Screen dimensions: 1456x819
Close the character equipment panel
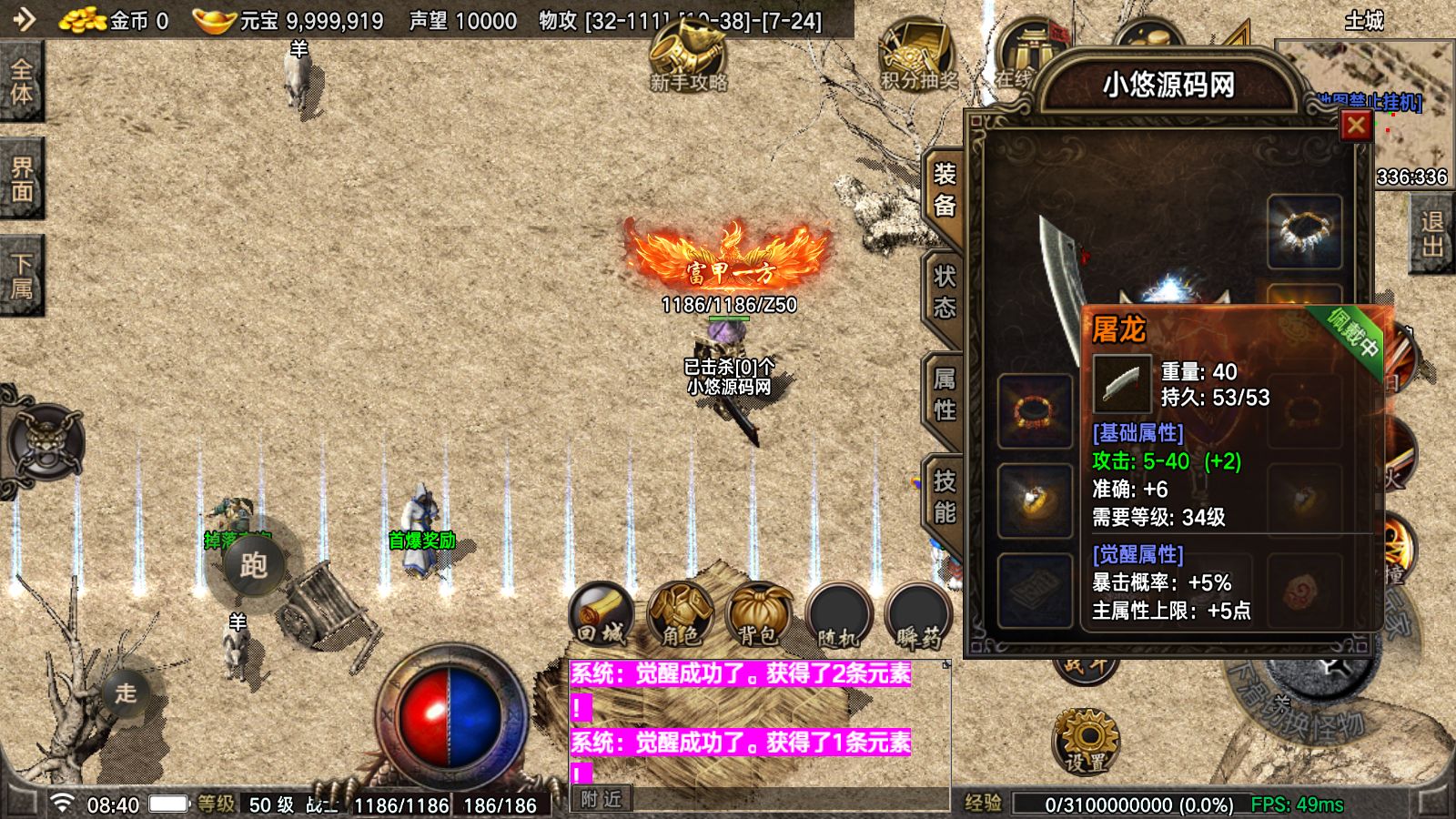(1356, 126)
